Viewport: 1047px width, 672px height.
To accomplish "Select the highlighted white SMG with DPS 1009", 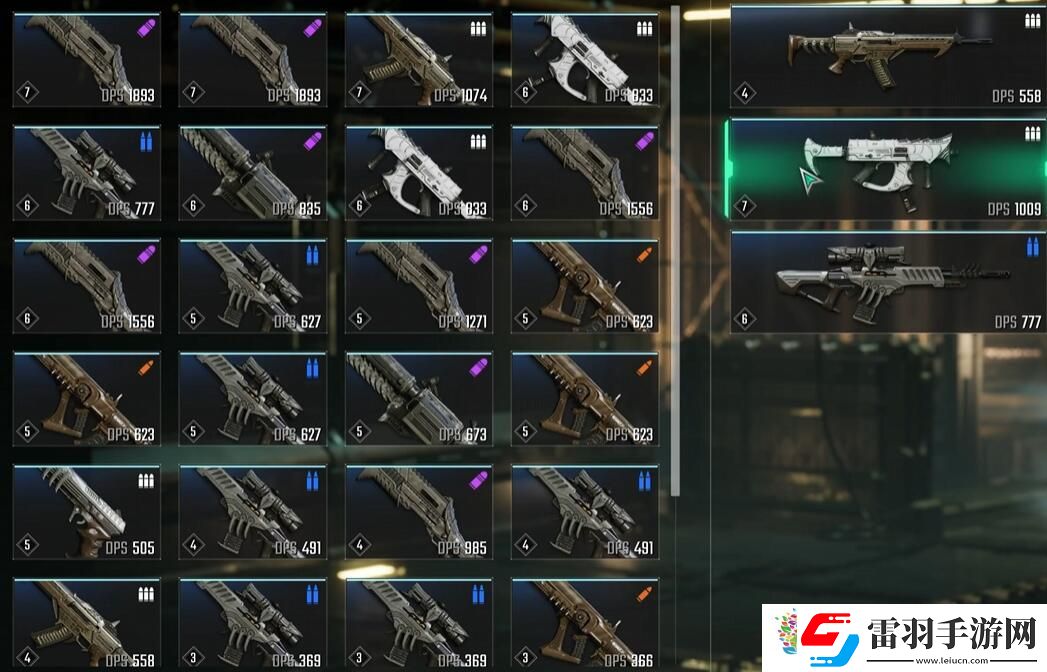I will coord(885,170).
